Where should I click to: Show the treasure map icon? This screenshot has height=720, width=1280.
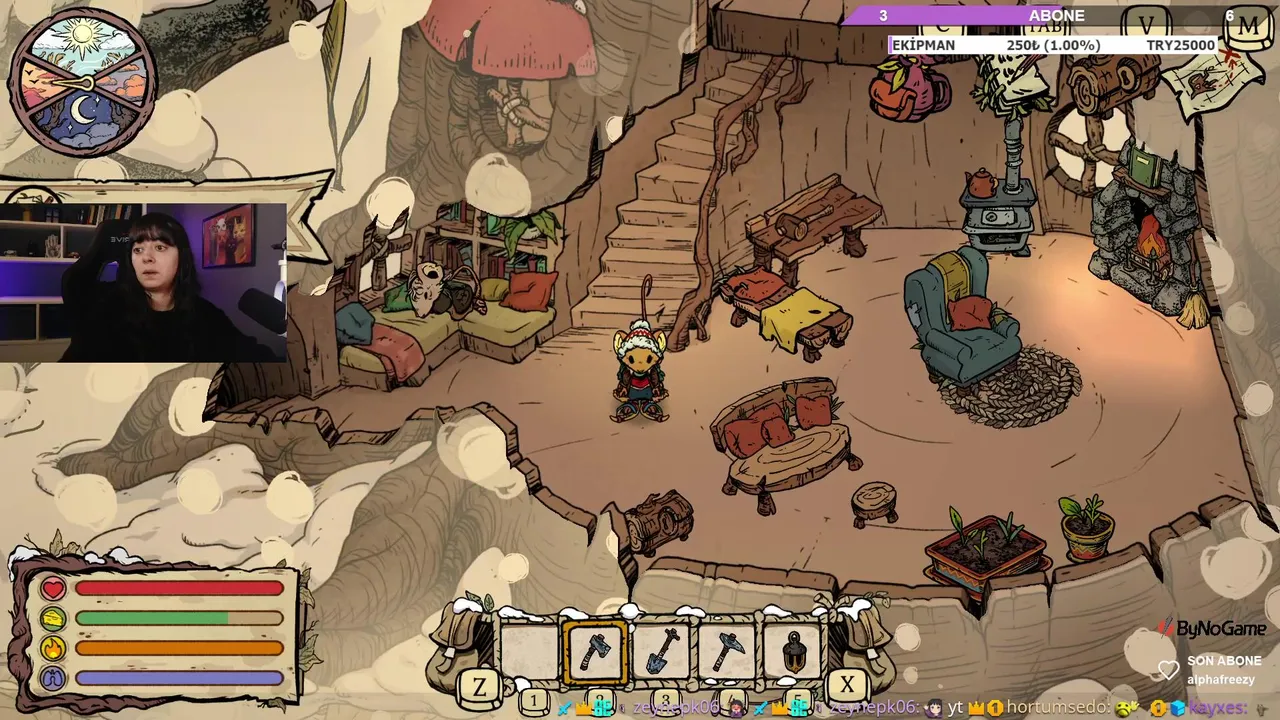point(1212,82)
